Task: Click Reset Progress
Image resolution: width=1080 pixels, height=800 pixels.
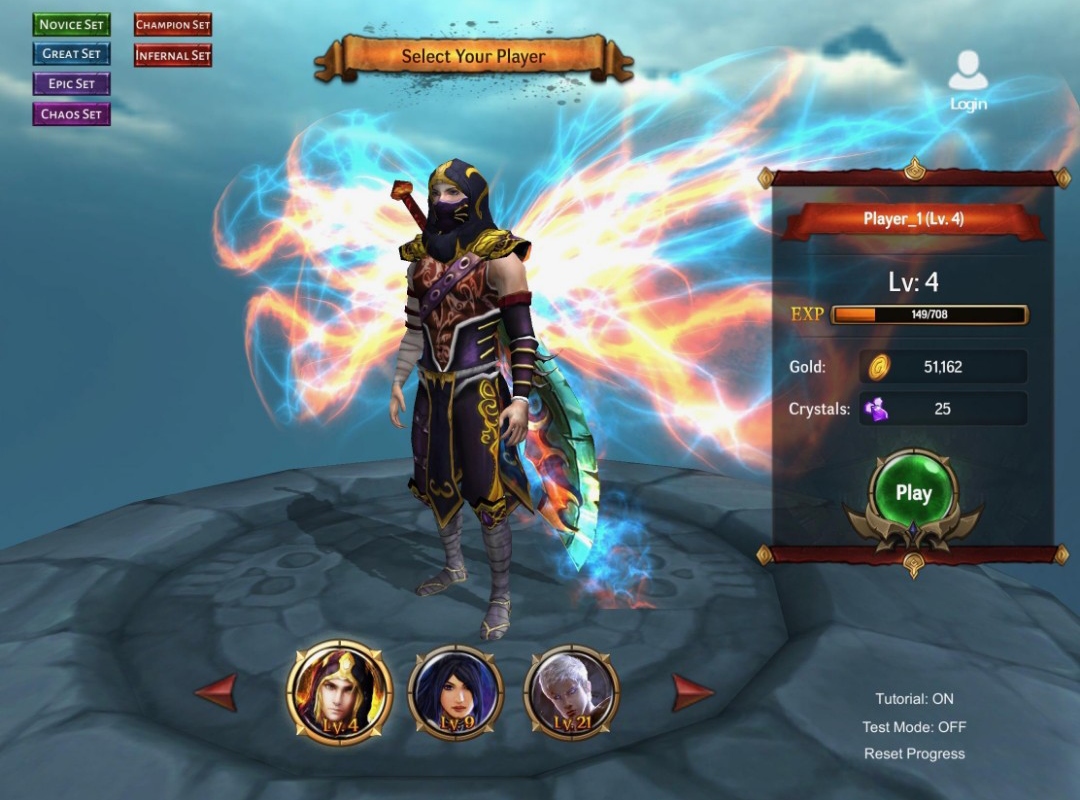Action: (914, 754)
